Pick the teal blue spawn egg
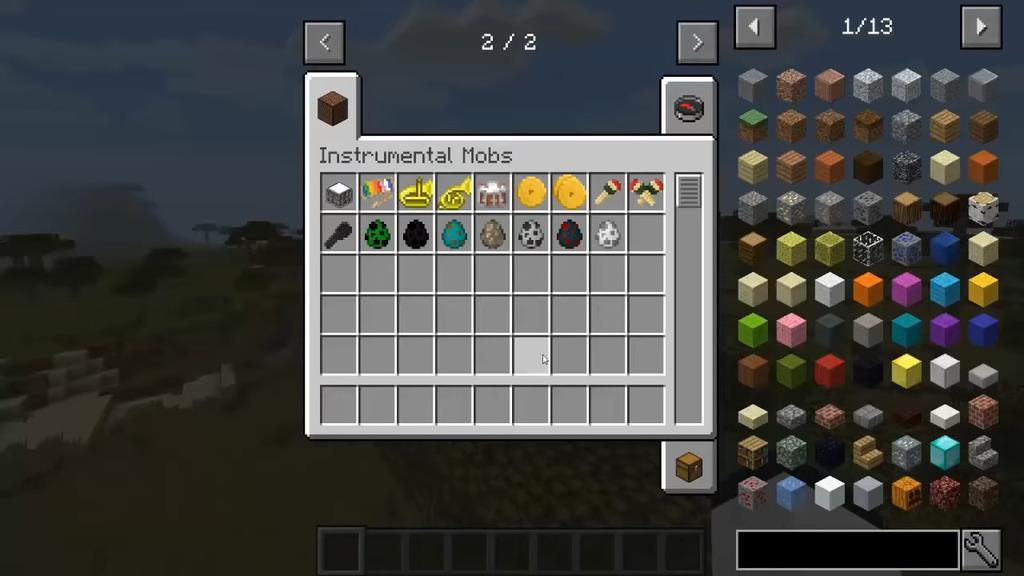1024x576 pixels. (x=454, y=234)
